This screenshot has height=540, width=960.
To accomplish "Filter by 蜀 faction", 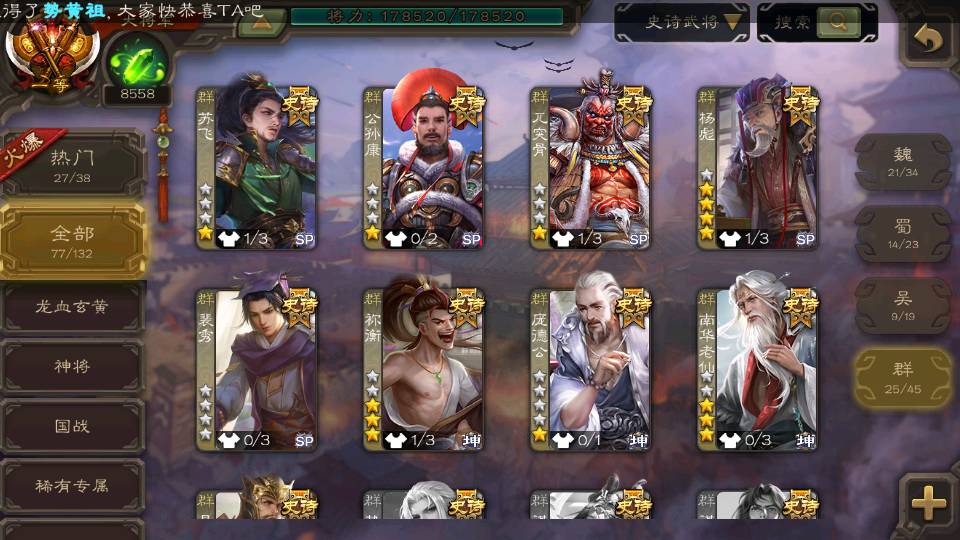I will (903, 233).
